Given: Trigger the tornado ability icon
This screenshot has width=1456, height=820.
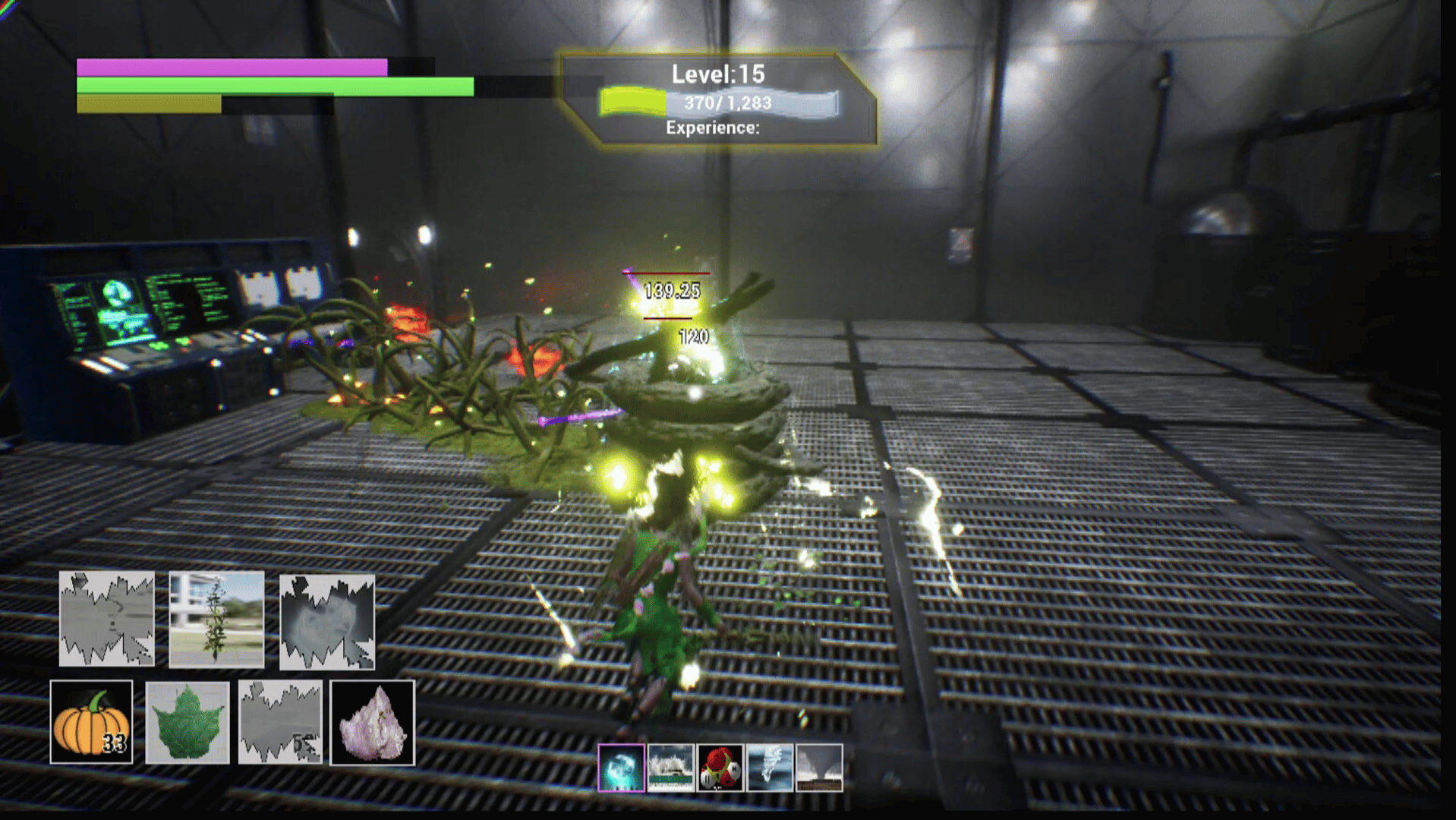Looking at the screenshot, I should tap(819, 768).
